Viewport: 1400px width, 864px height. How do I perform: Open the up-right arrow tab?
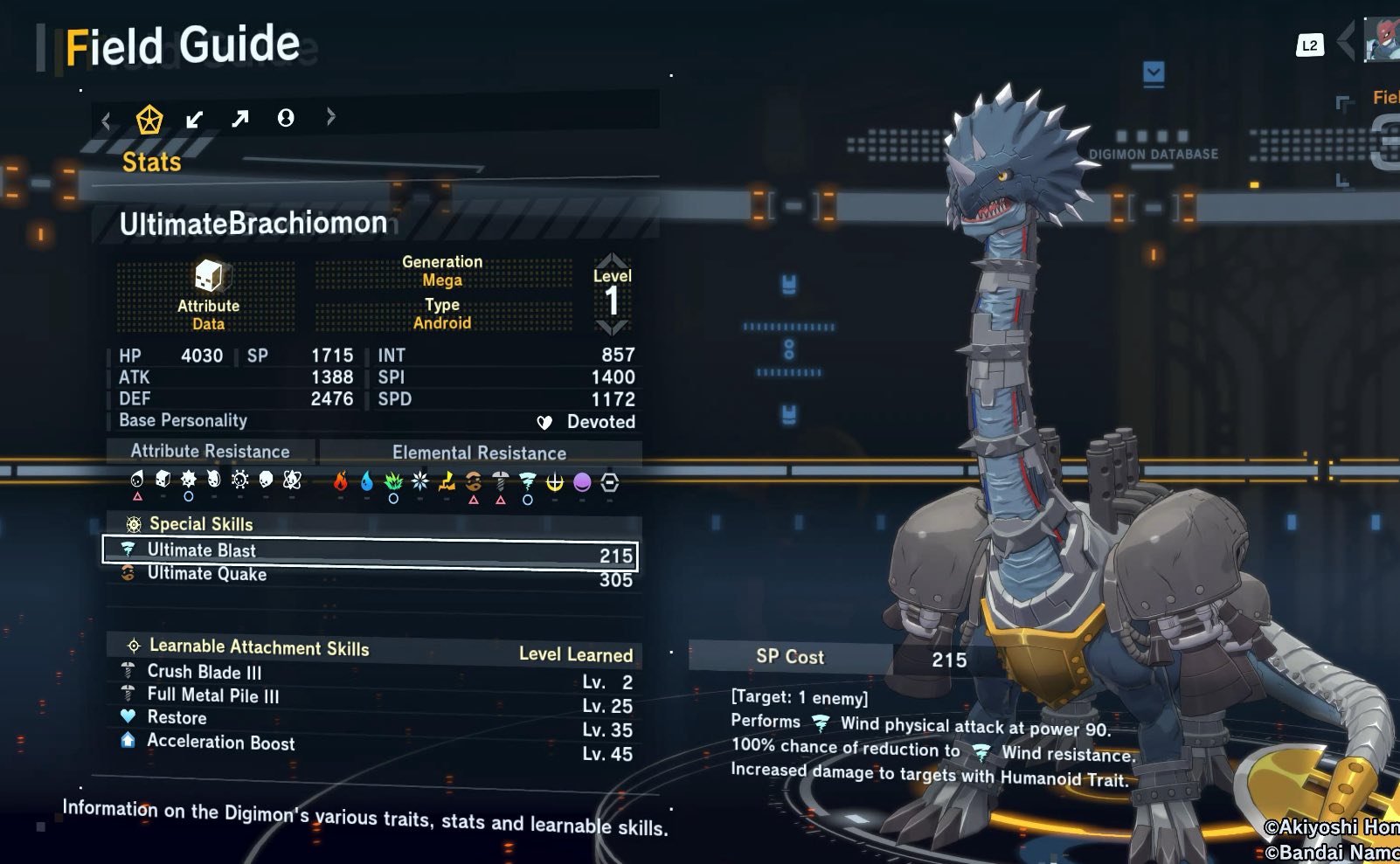(x=240, y=119)
